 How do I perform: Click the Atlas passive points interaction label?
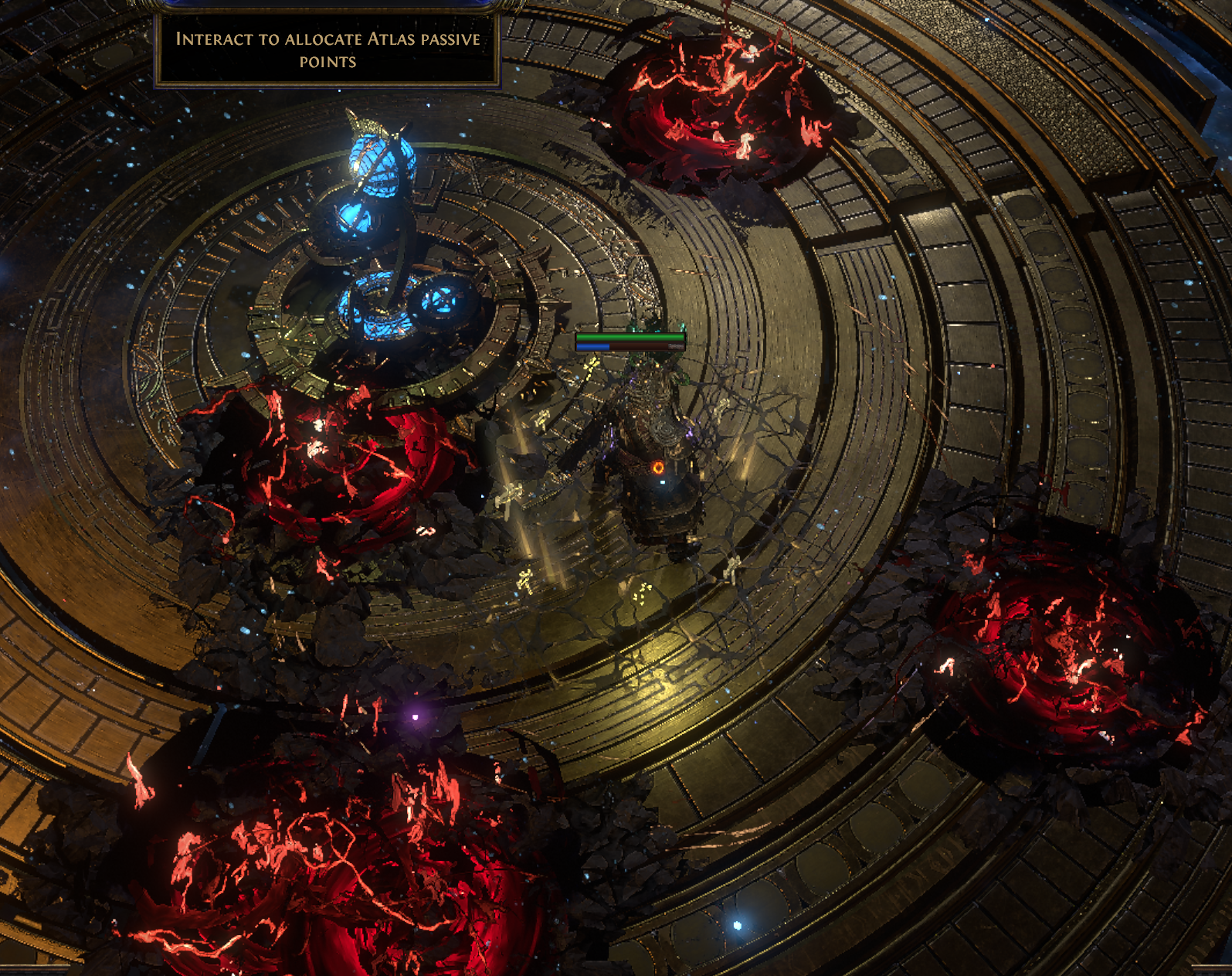tap(328, 50)
